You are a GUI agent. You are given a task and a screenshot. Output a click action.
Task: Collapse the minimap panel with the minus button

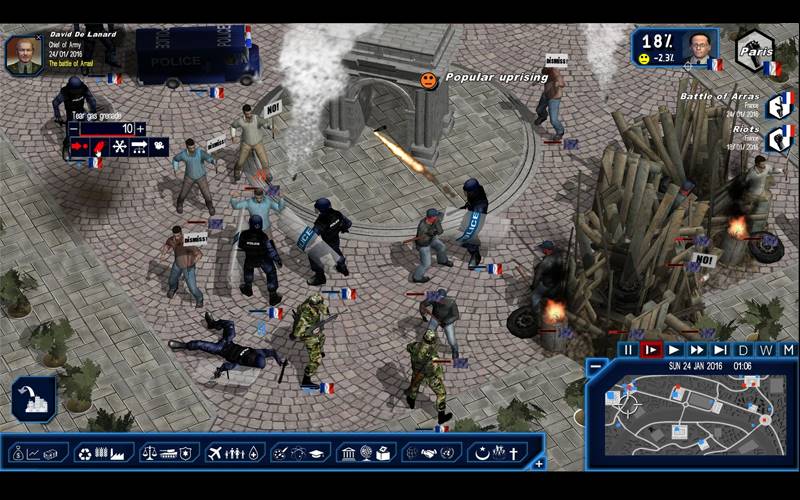coord(595,366)
